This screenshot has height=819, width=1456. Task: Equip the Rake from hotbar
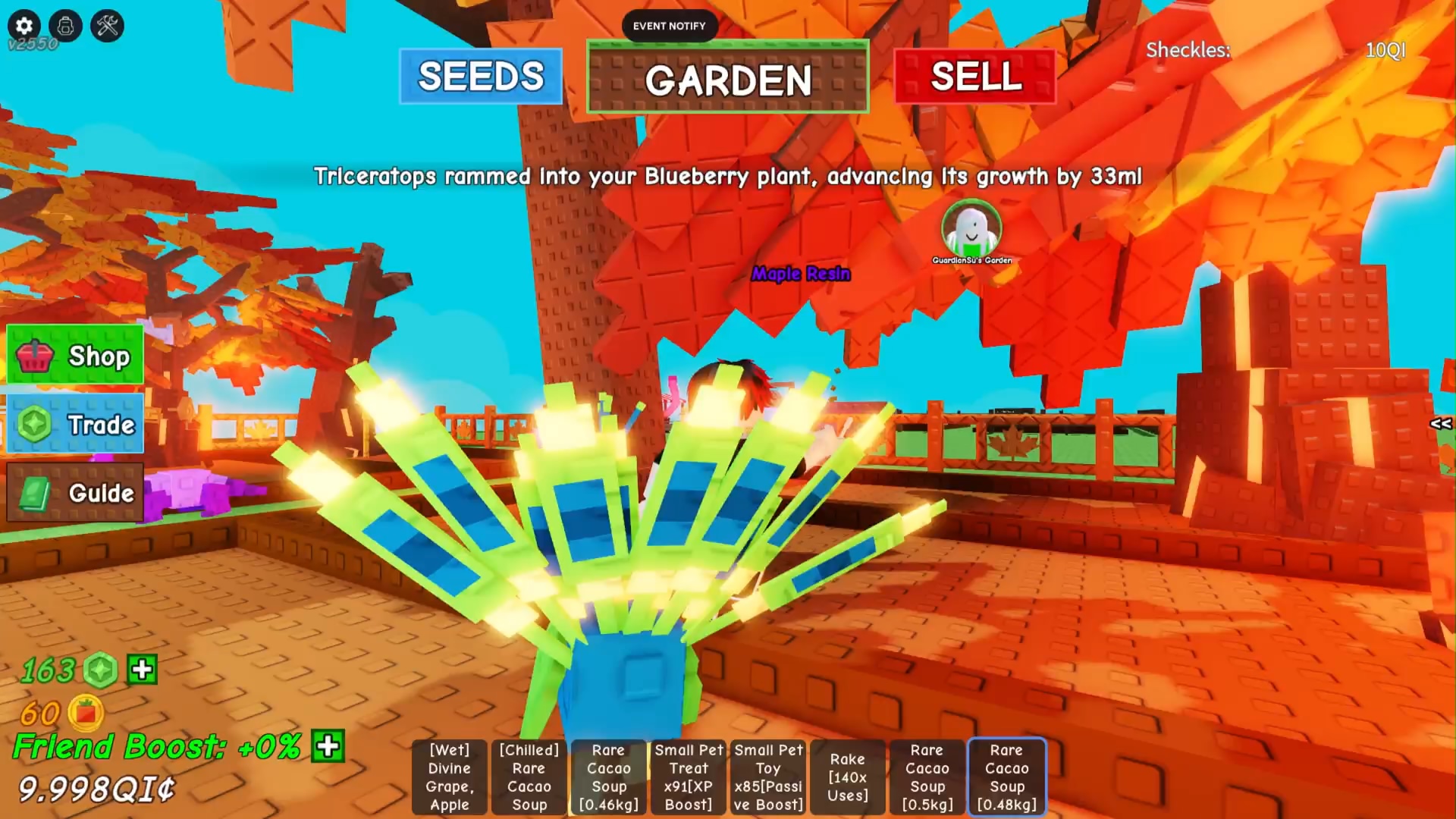[847, 777]
